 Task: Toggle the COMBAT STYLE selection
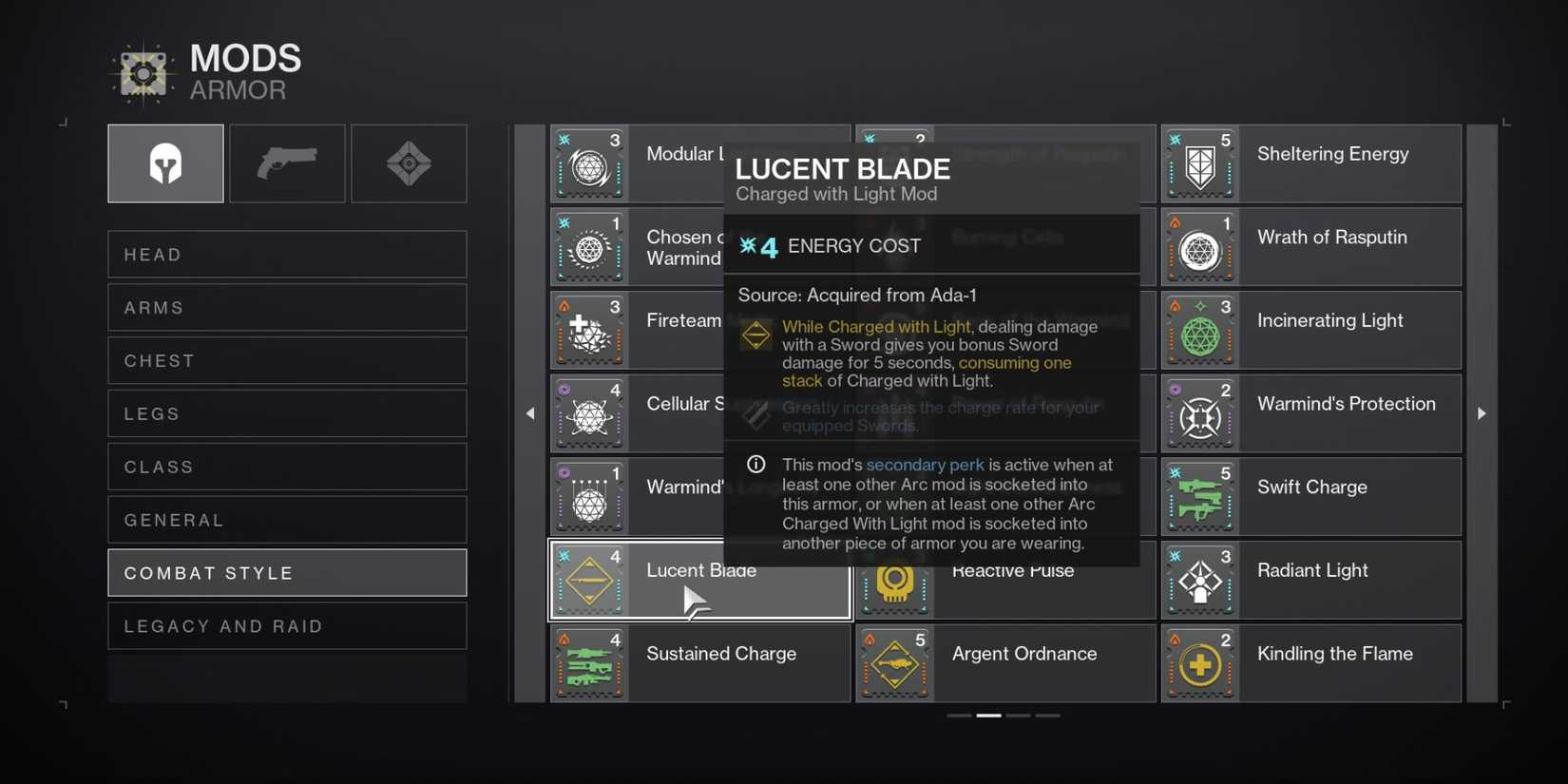[286, 572]
